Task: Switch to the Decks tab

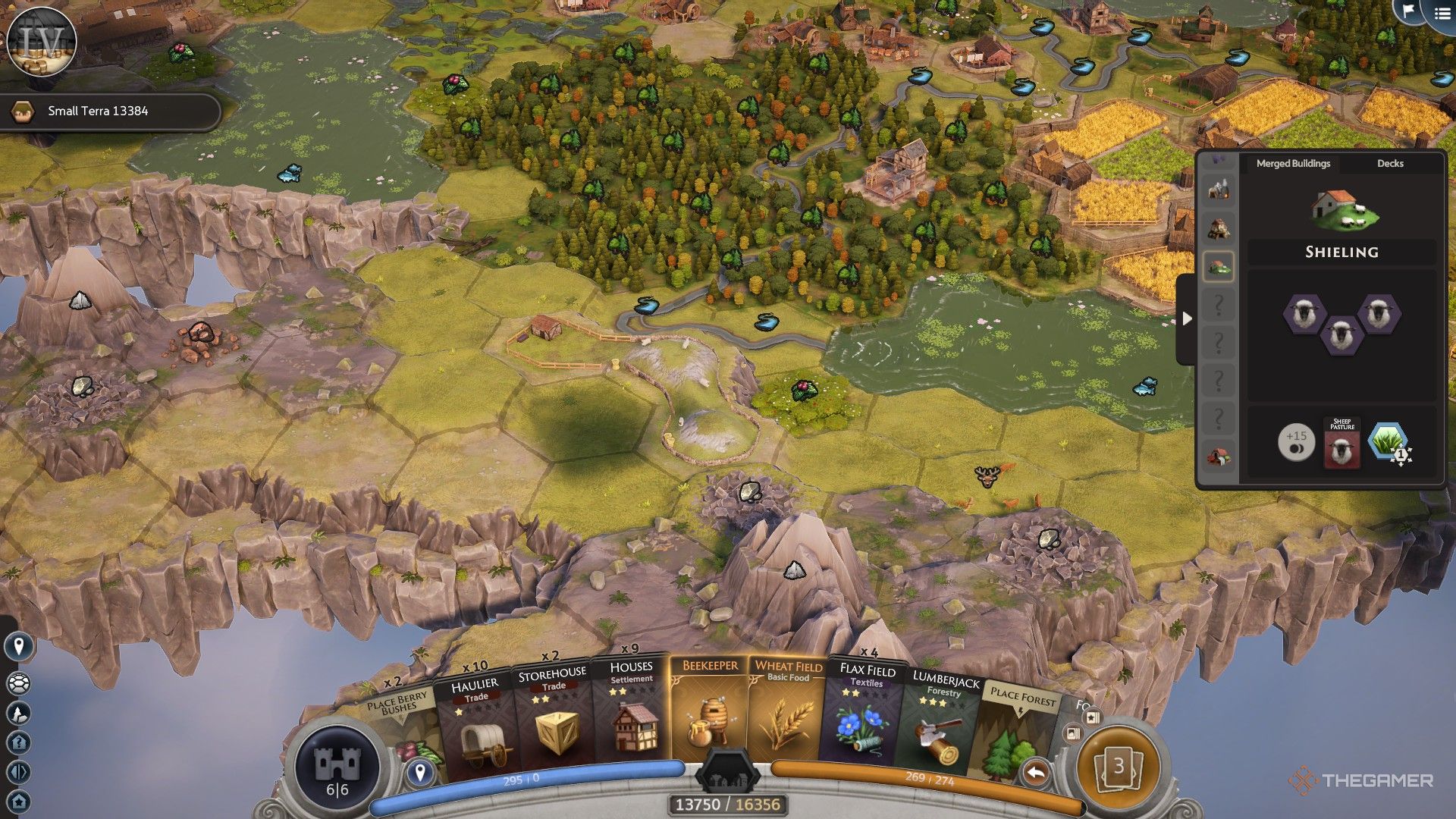Action: 1389,163
